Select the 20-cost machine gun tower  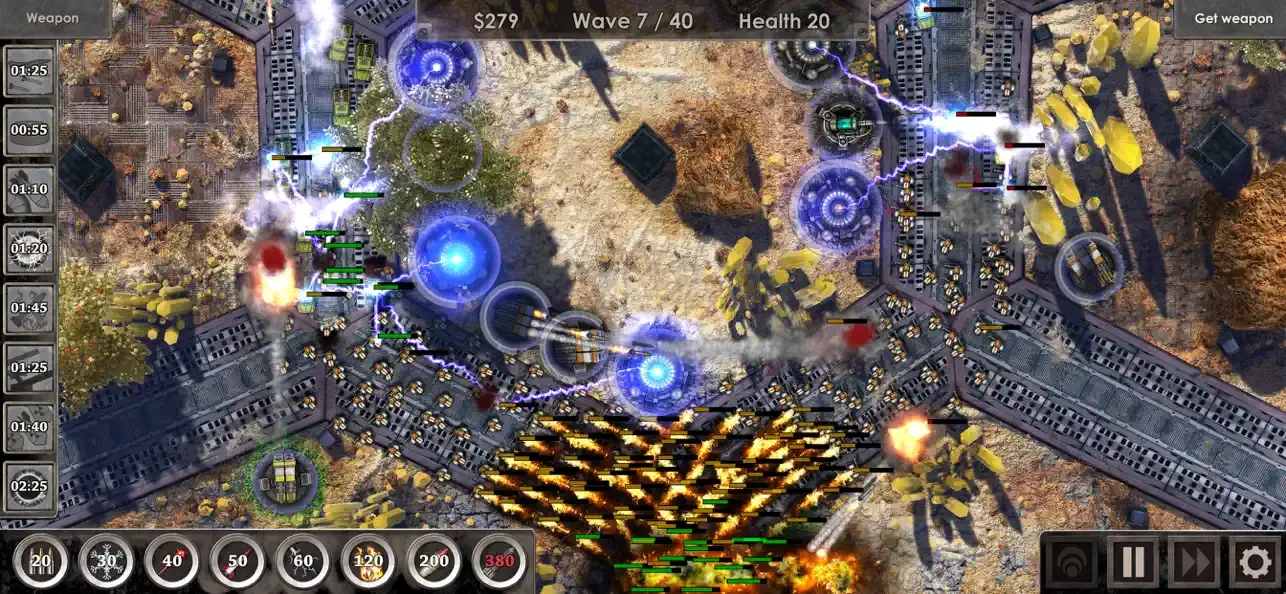(41, 562)
